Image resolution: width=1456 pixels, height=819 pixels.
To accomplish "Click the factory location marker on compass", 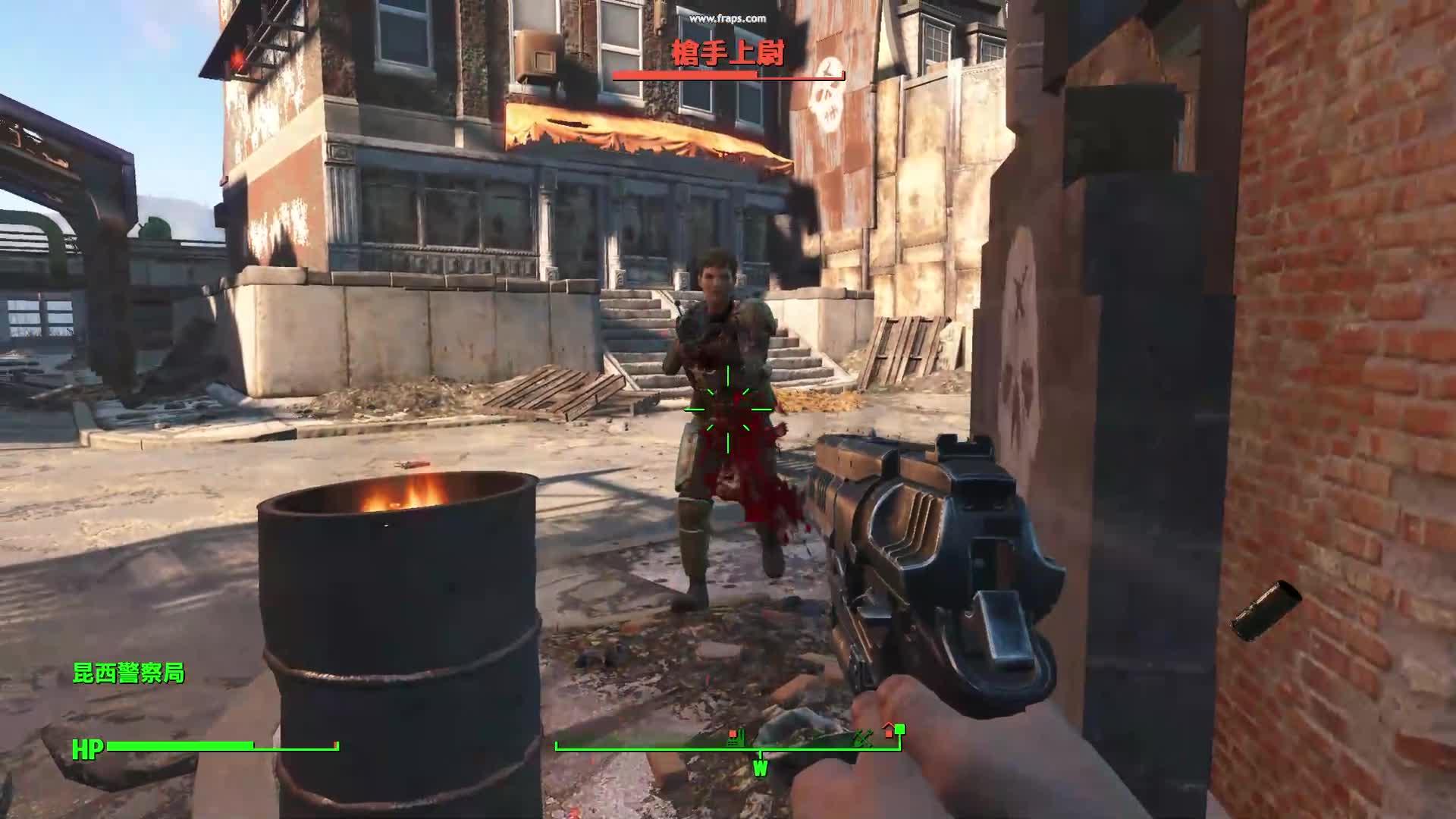I will click(x=734, y=736).
